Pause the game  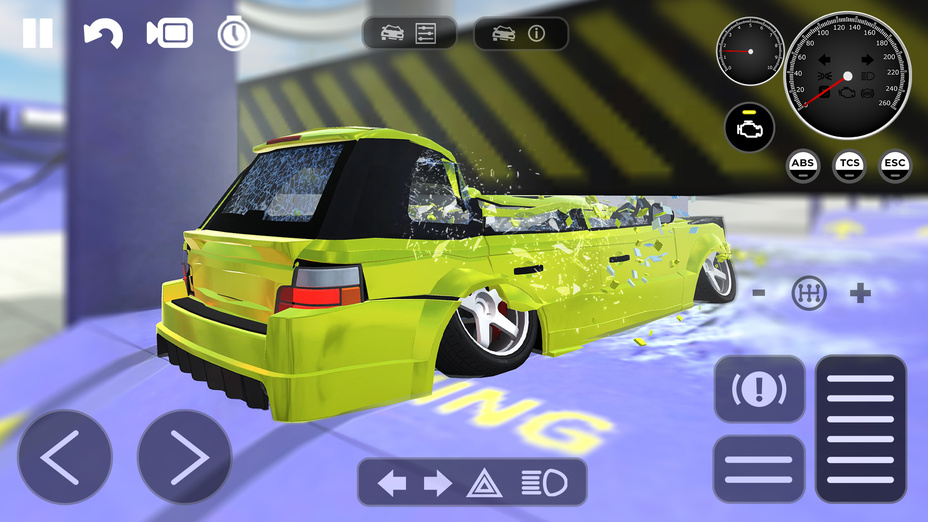click(x=38, y=33)
